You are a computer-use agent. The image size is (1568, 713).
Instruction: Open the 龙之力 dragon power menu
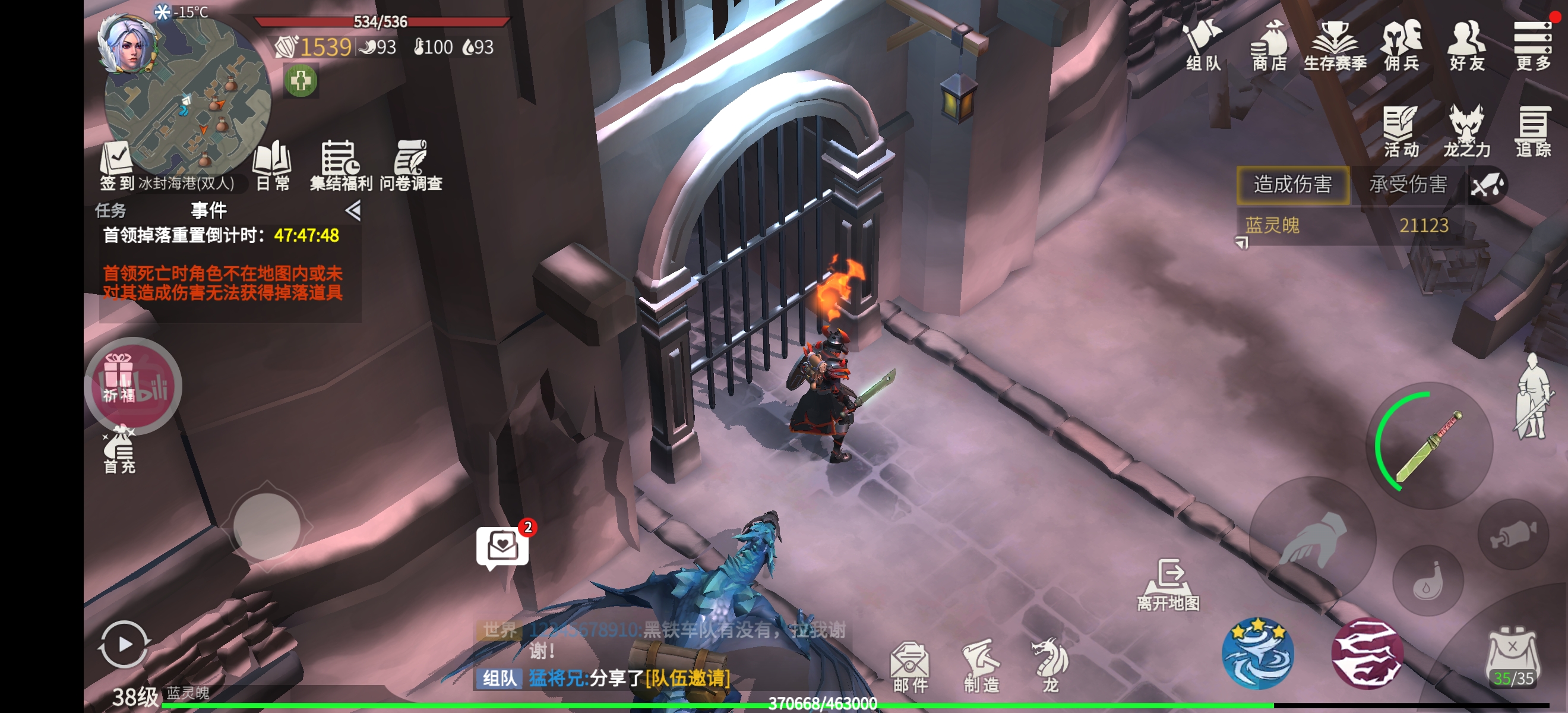point(1467,132)
